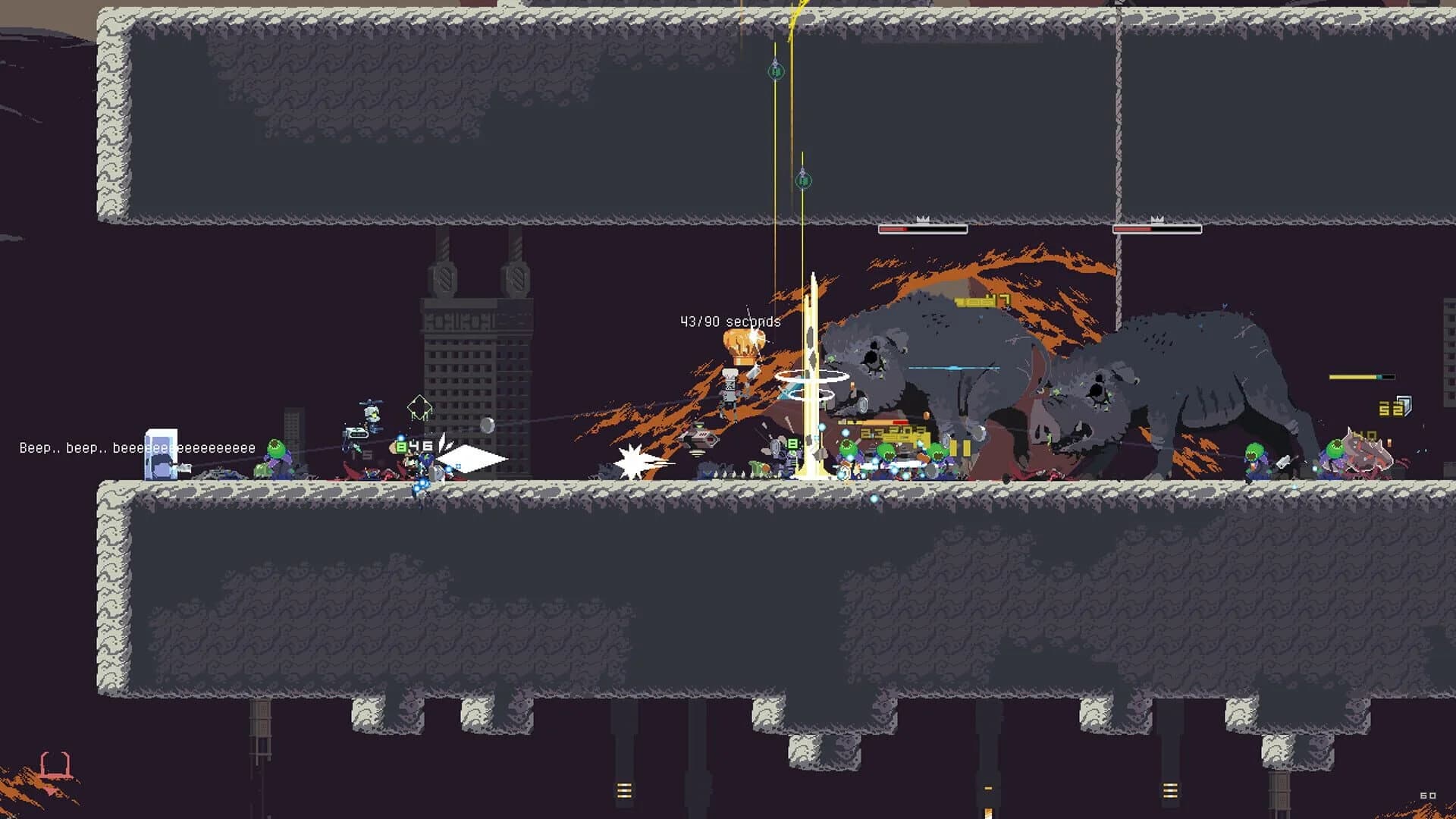Toggle the blue charge bar over the left boar boss
Viewport: 1456px width, 819px height.
click(x=951, y=368)
